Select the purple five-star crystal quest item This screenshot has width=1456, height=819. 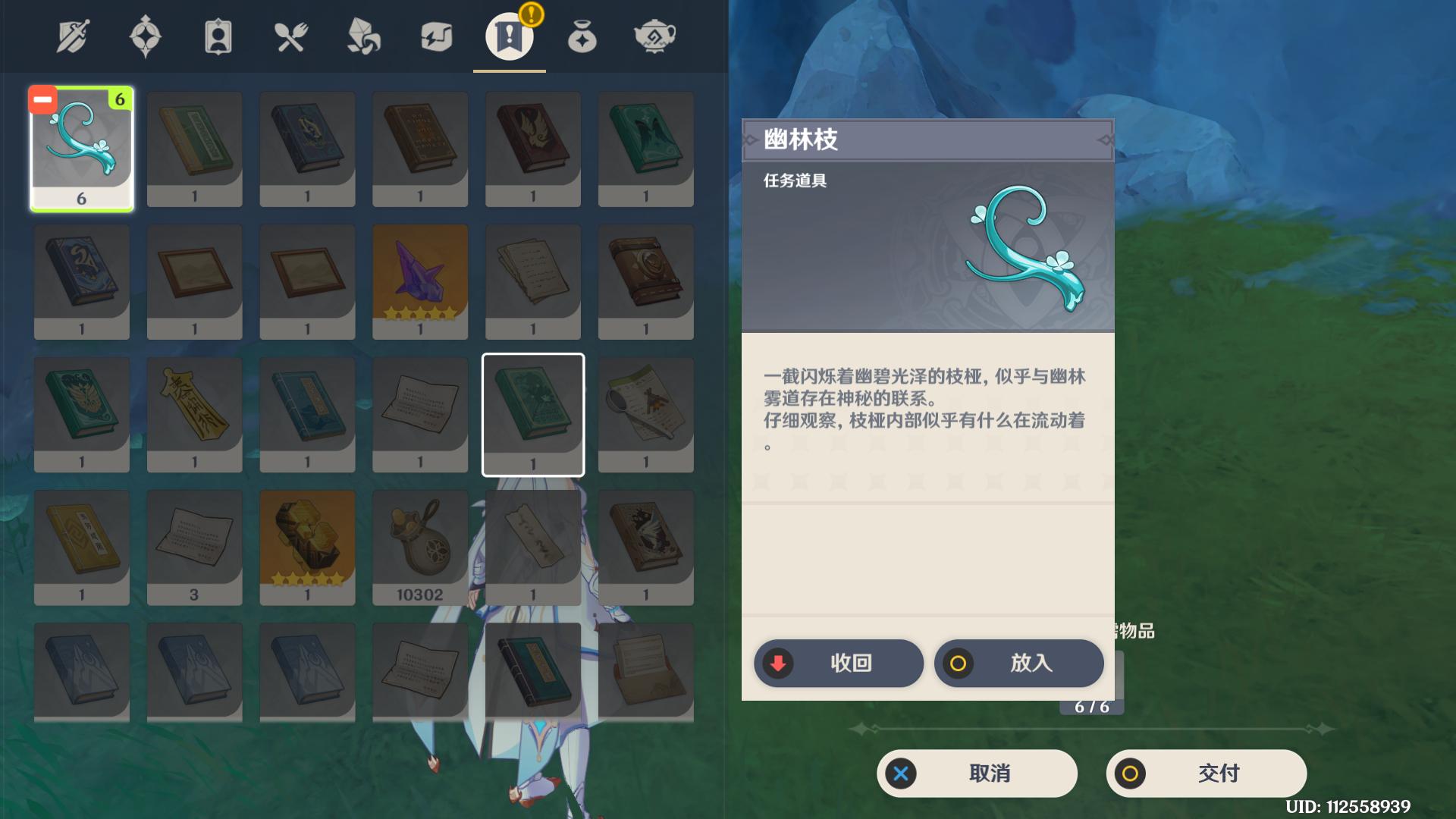pyautogui.click(x=420, y=281)
